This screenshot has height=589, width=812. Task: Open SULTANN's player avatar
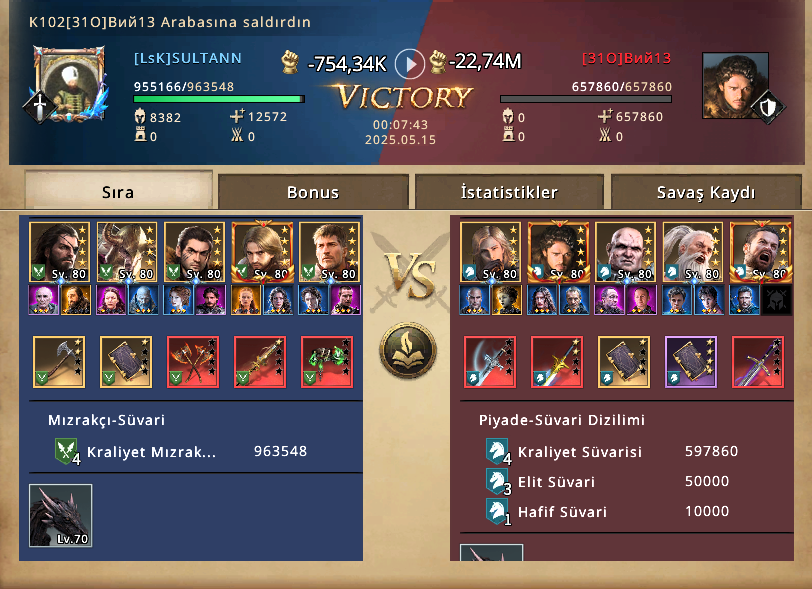[69, 85]
